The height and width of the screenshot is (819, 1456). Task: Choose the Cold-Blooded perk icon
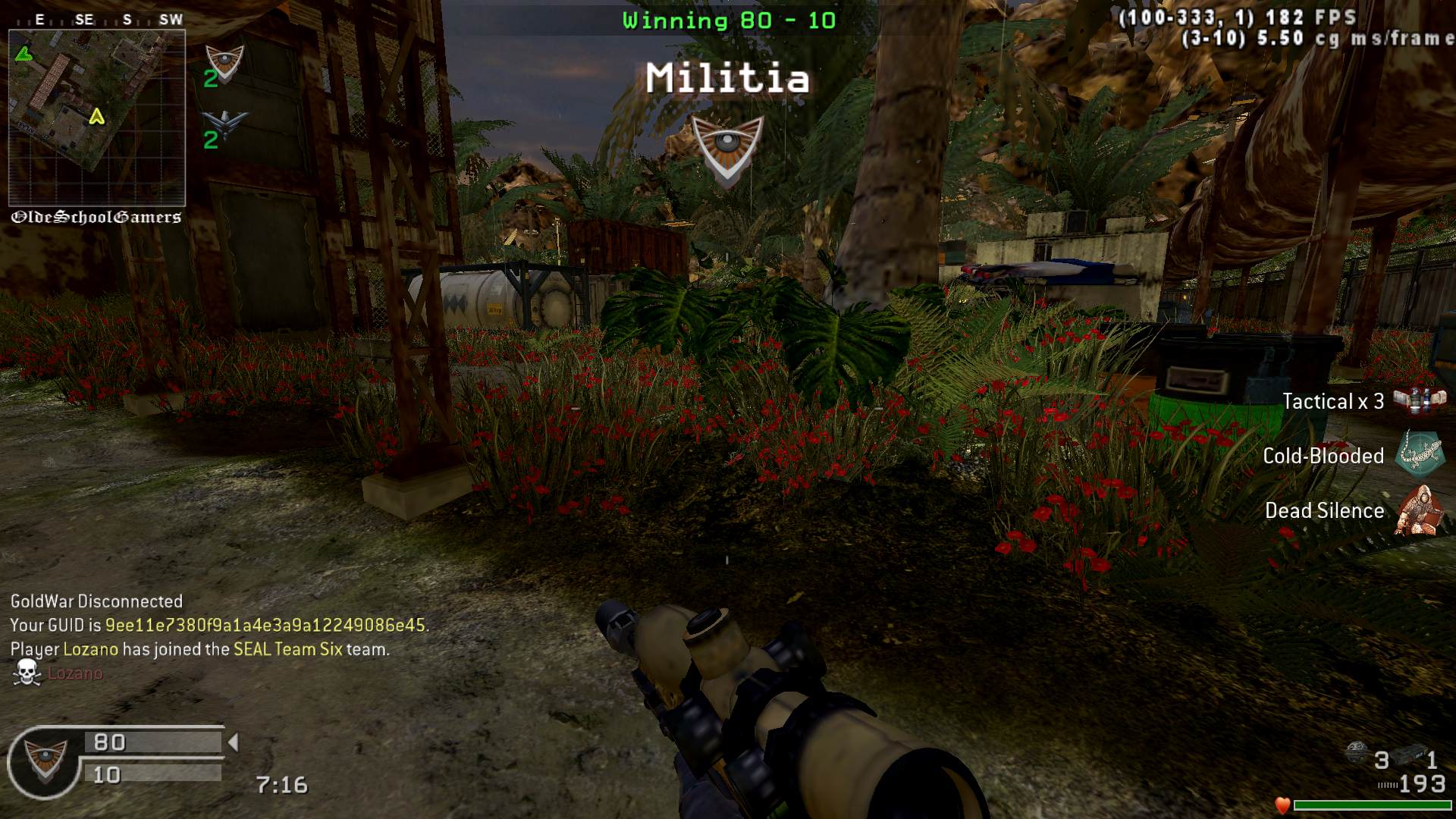1420,455
